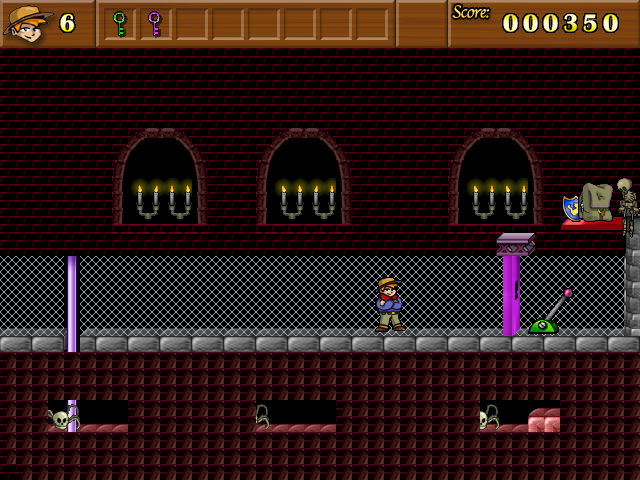Click the explorer portrait lives icon

(27, 23)
